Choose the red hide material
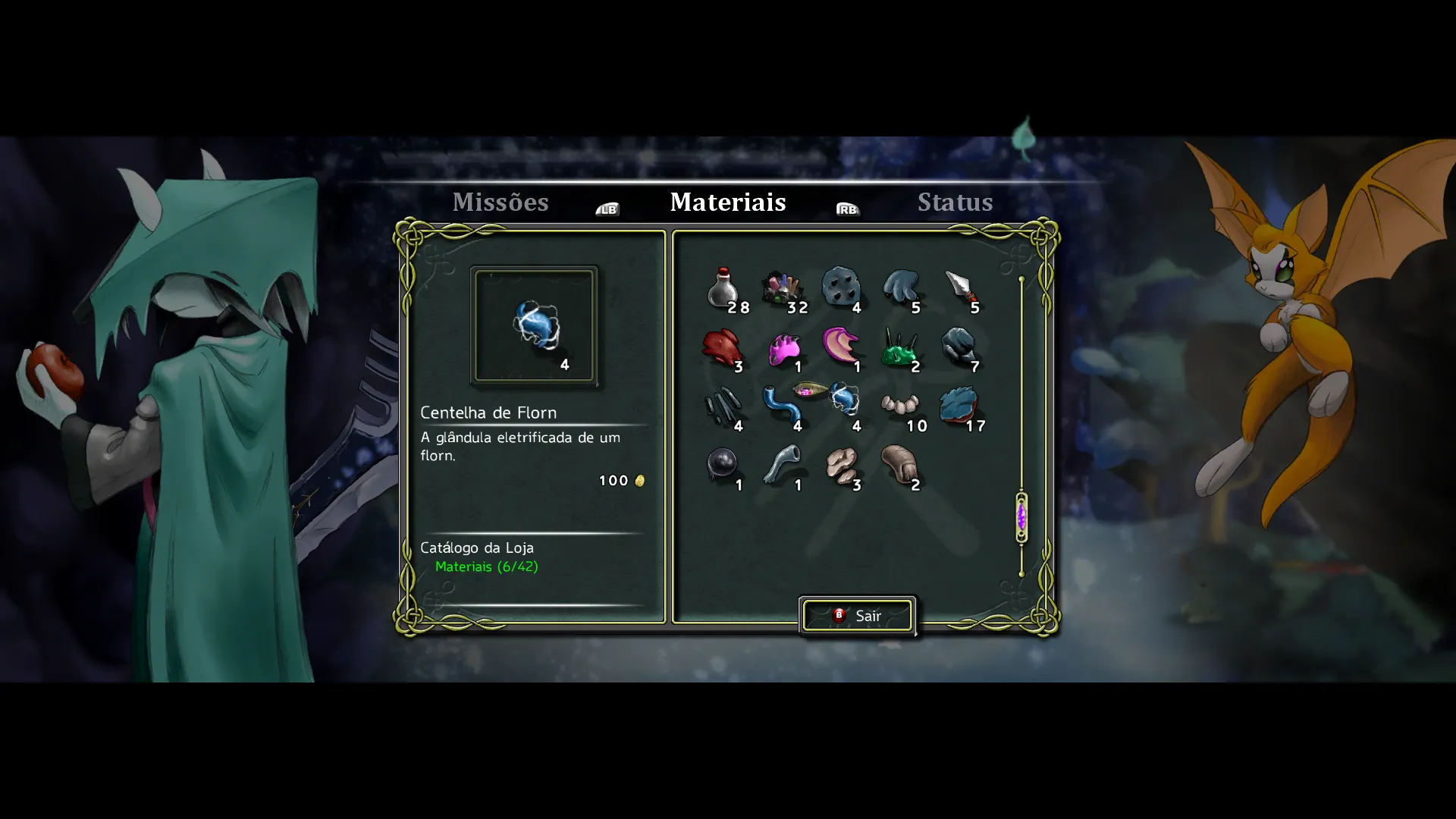This screenshot has width=1456, height=819. tap(722, 348)
